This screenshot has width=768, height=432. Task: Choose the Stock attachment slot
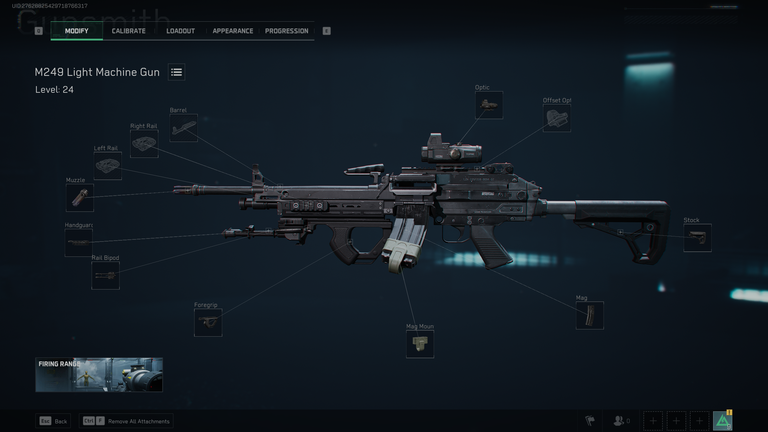(x=697, y=238)
